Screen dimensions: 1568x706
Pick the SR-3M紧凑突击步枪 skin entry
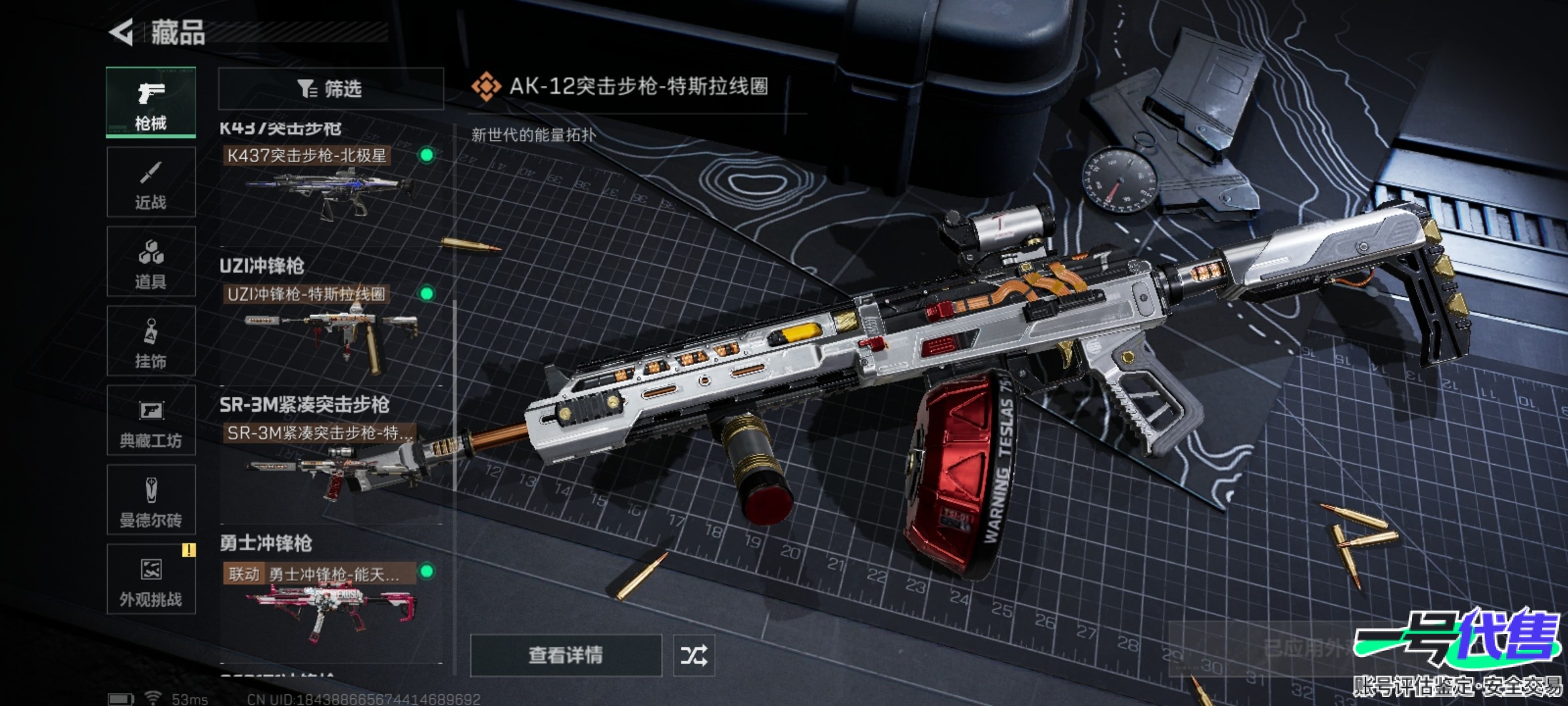(330, 461)
